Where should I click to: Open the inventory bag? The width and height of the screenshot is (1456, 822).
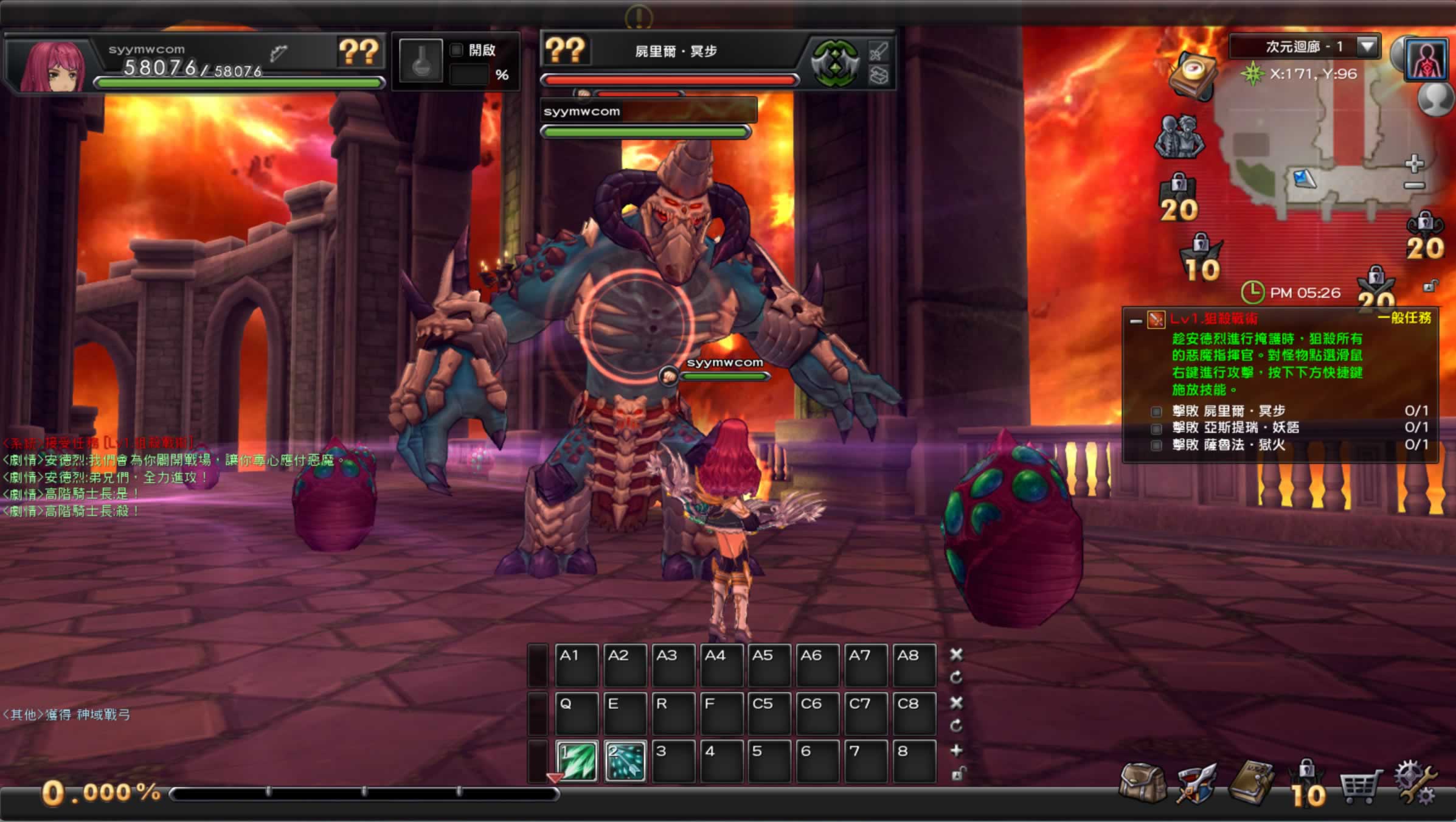pos(1142,782)
